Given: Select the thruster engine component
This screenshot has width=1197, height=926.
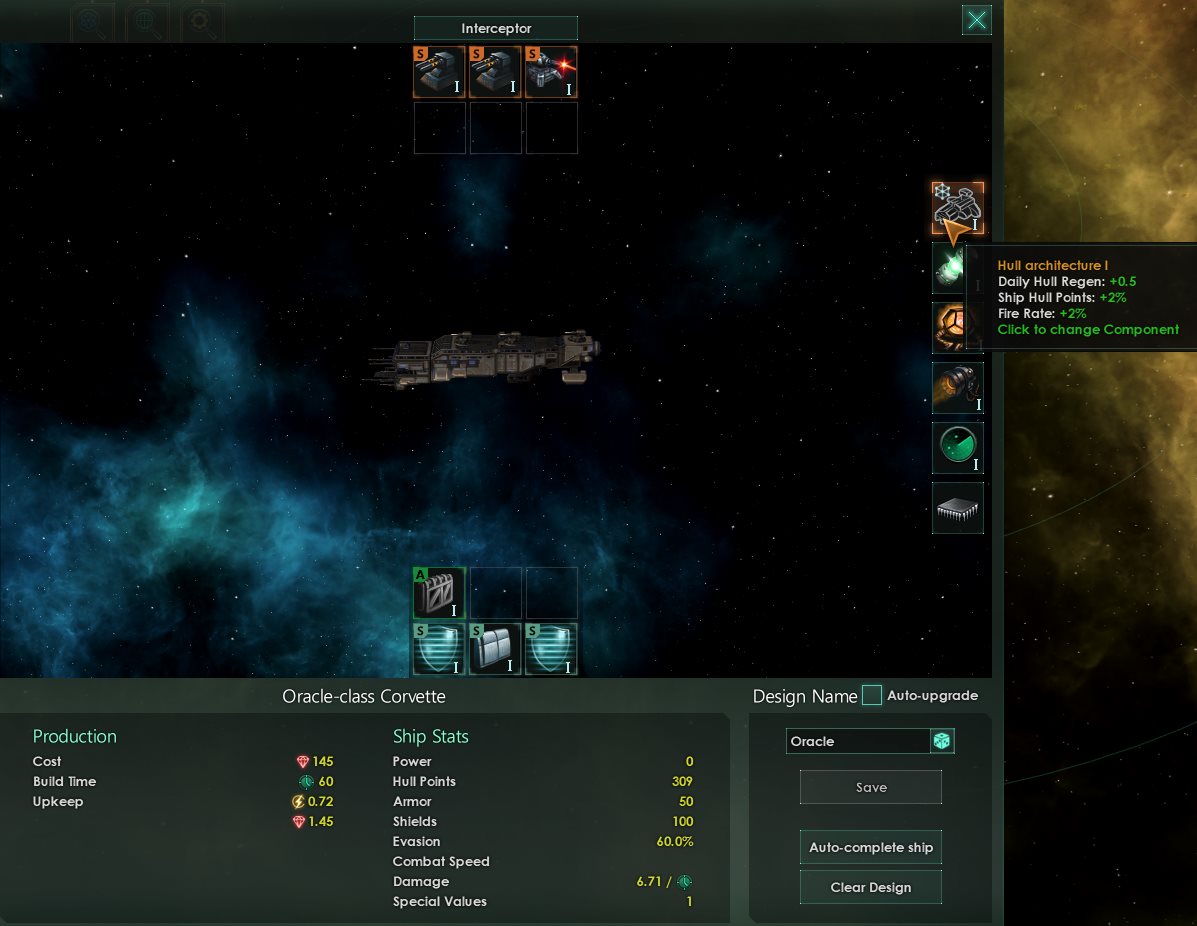Looking at the screenshot, I should coord(957,388).
